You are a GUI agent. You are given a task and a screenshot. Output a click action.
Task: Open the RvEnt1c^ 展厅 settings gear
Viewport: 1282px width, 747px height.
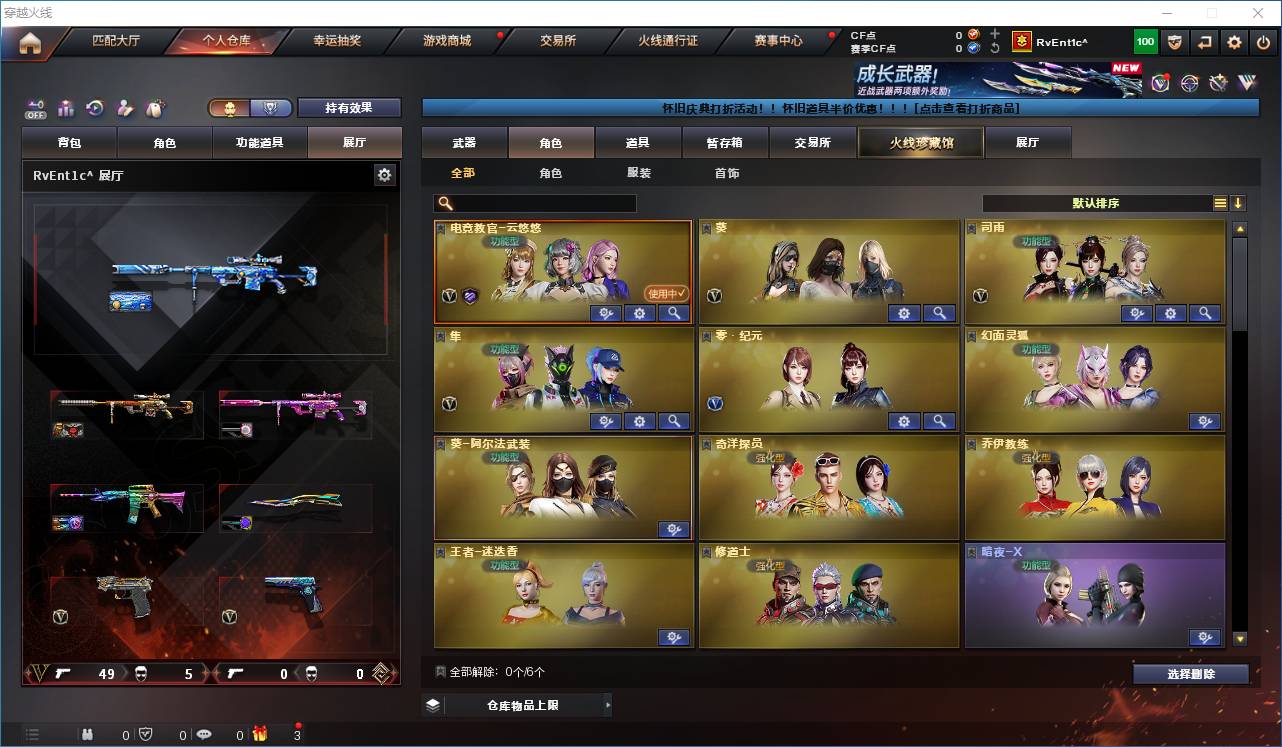coord(385,173)
